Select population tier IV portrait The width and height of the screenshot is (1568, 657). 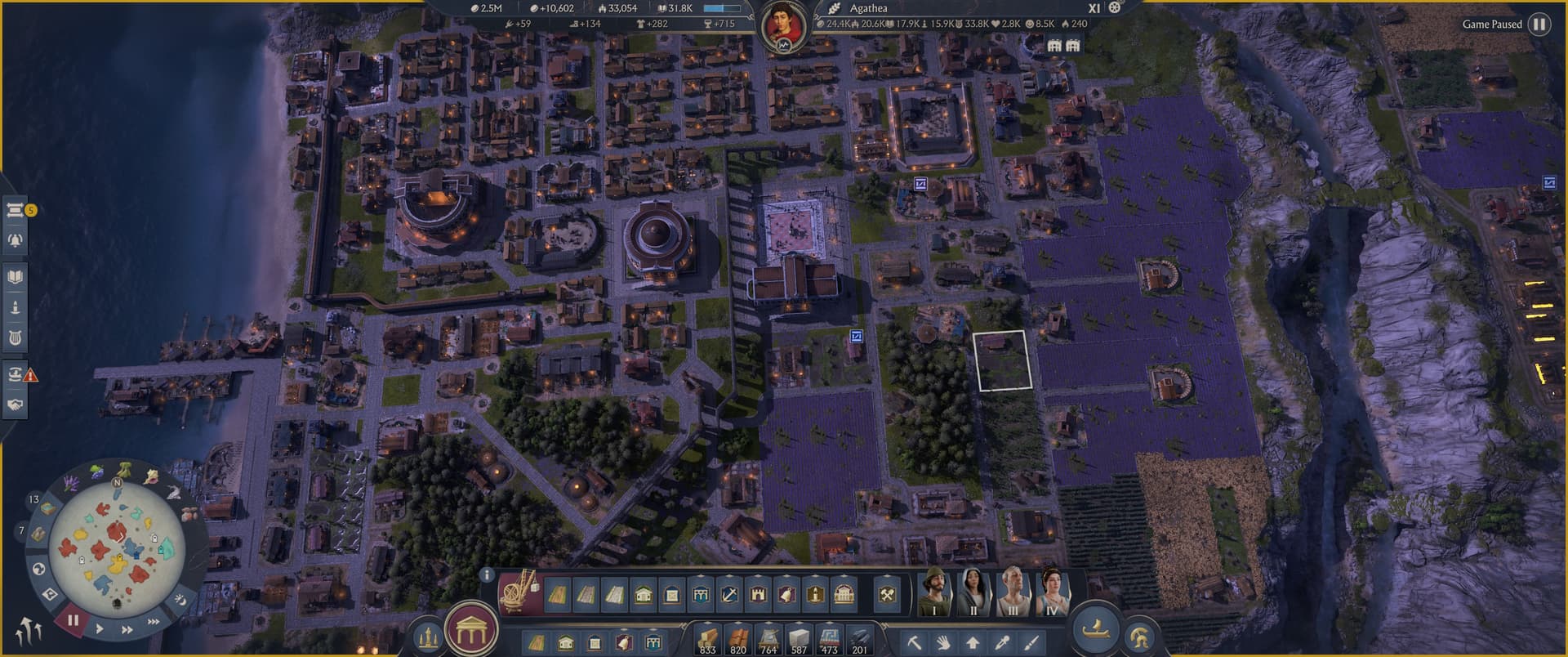pyautogui.click(x=1052, y=592)
